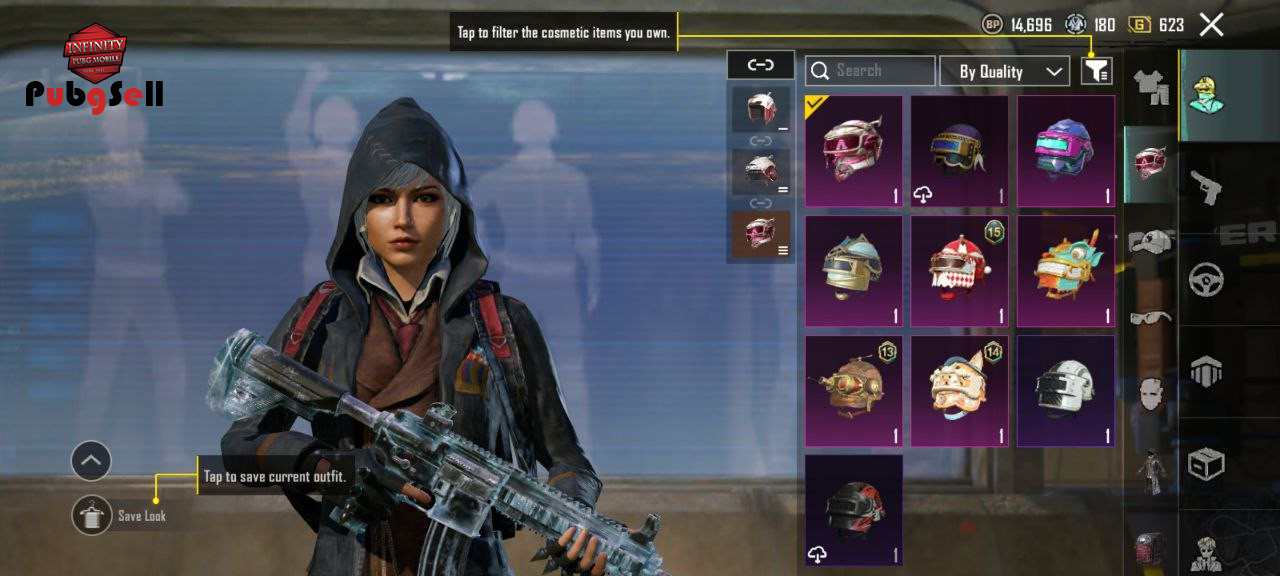Switch to the pistol weapons category

tap(1205, 187)
